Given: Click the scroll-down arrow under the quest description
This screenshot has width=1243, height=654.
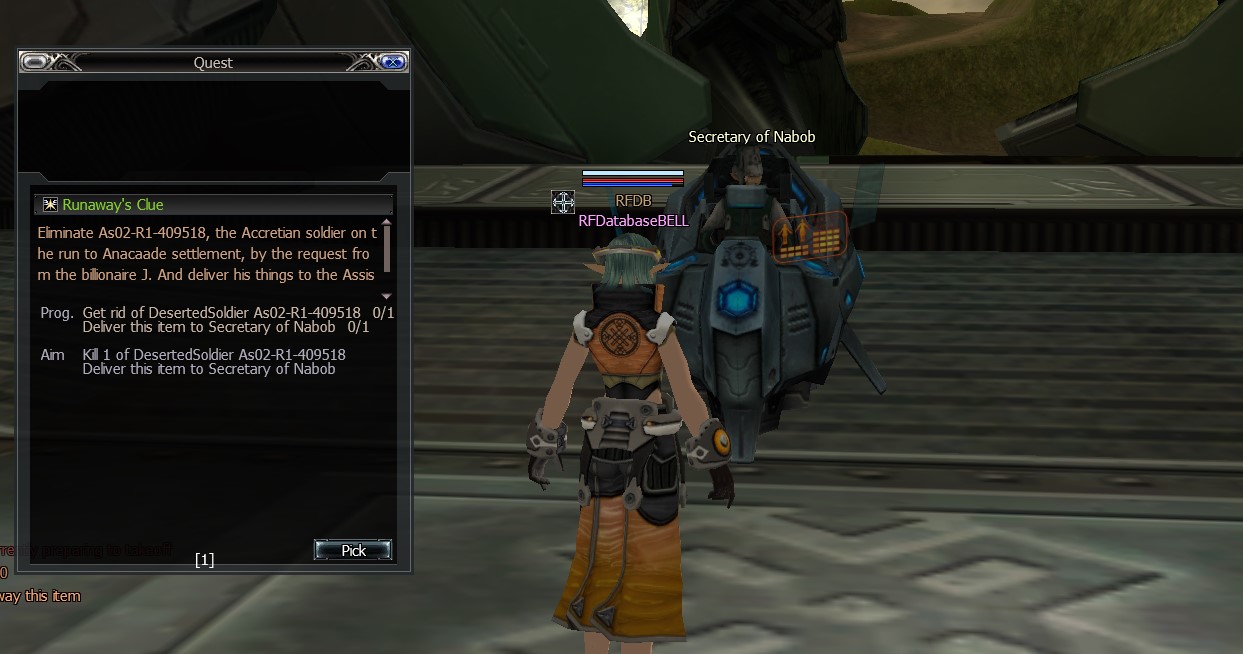Looking at the screenshot, I should (x=387, y=296).
